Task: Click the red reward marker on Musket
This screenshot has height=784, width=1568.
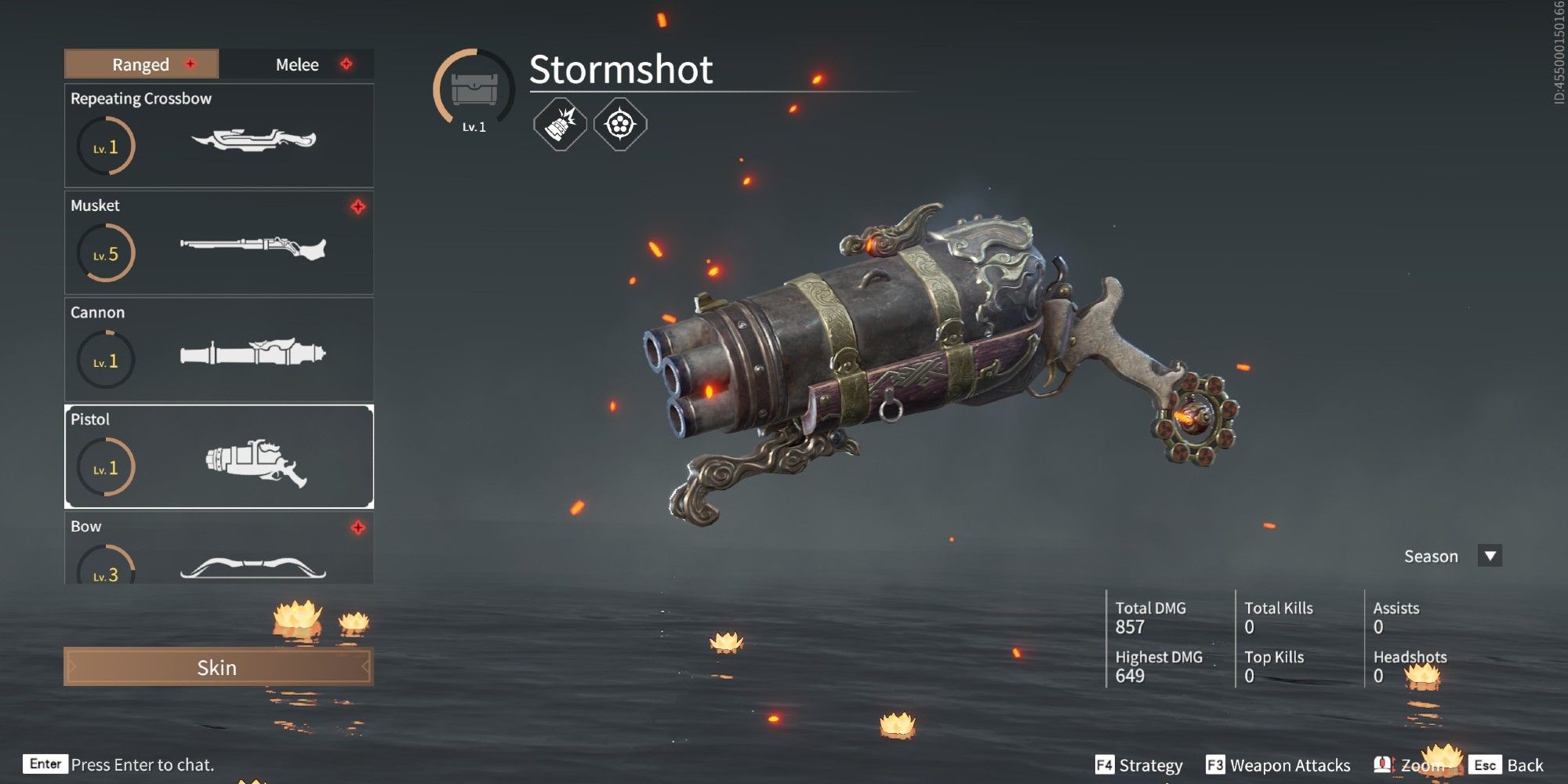Action: [358, 206]
